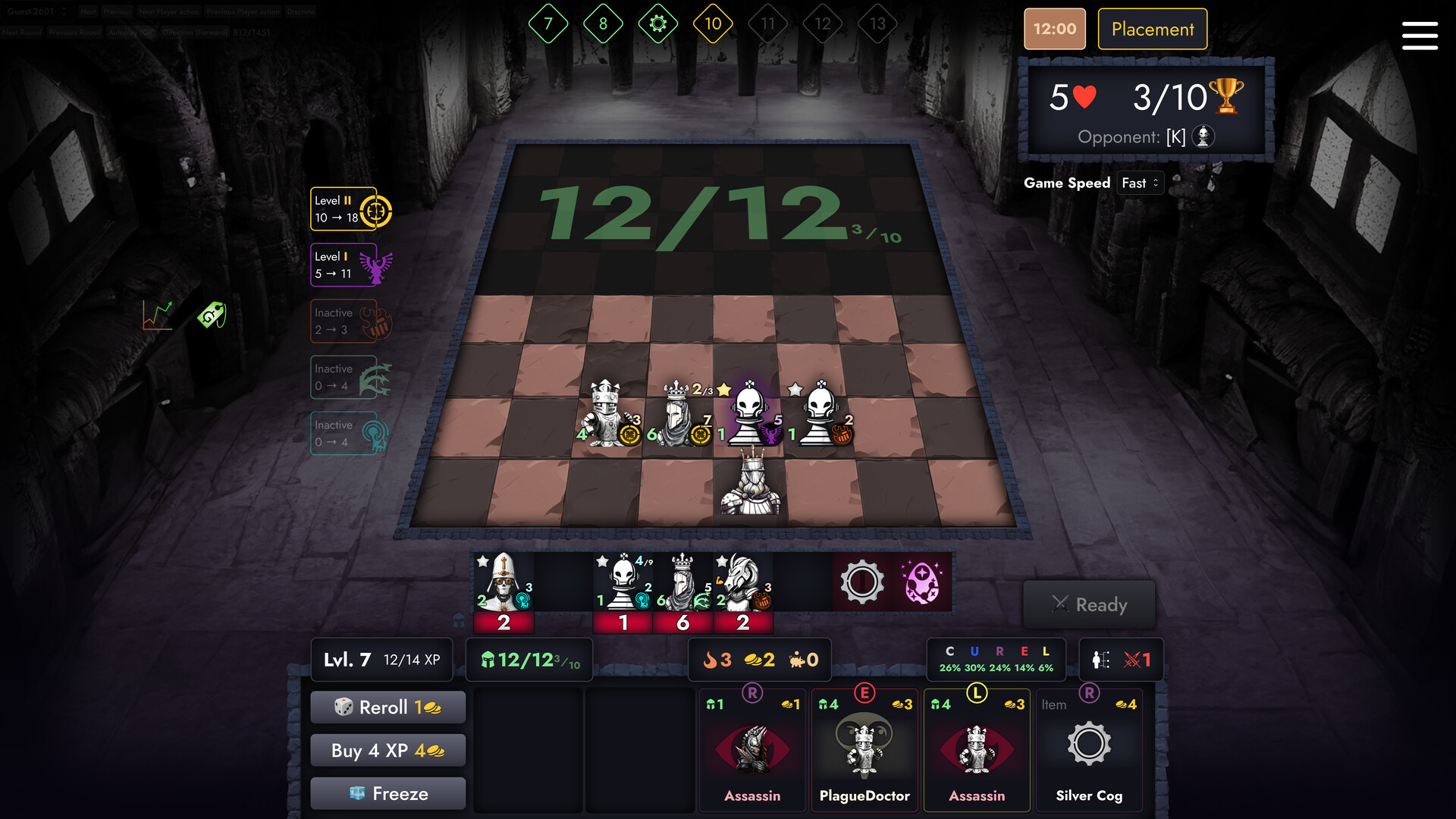Click Reroll to refresh the shop
This screenshot has height=819, width=1456.
click(388, 707)
